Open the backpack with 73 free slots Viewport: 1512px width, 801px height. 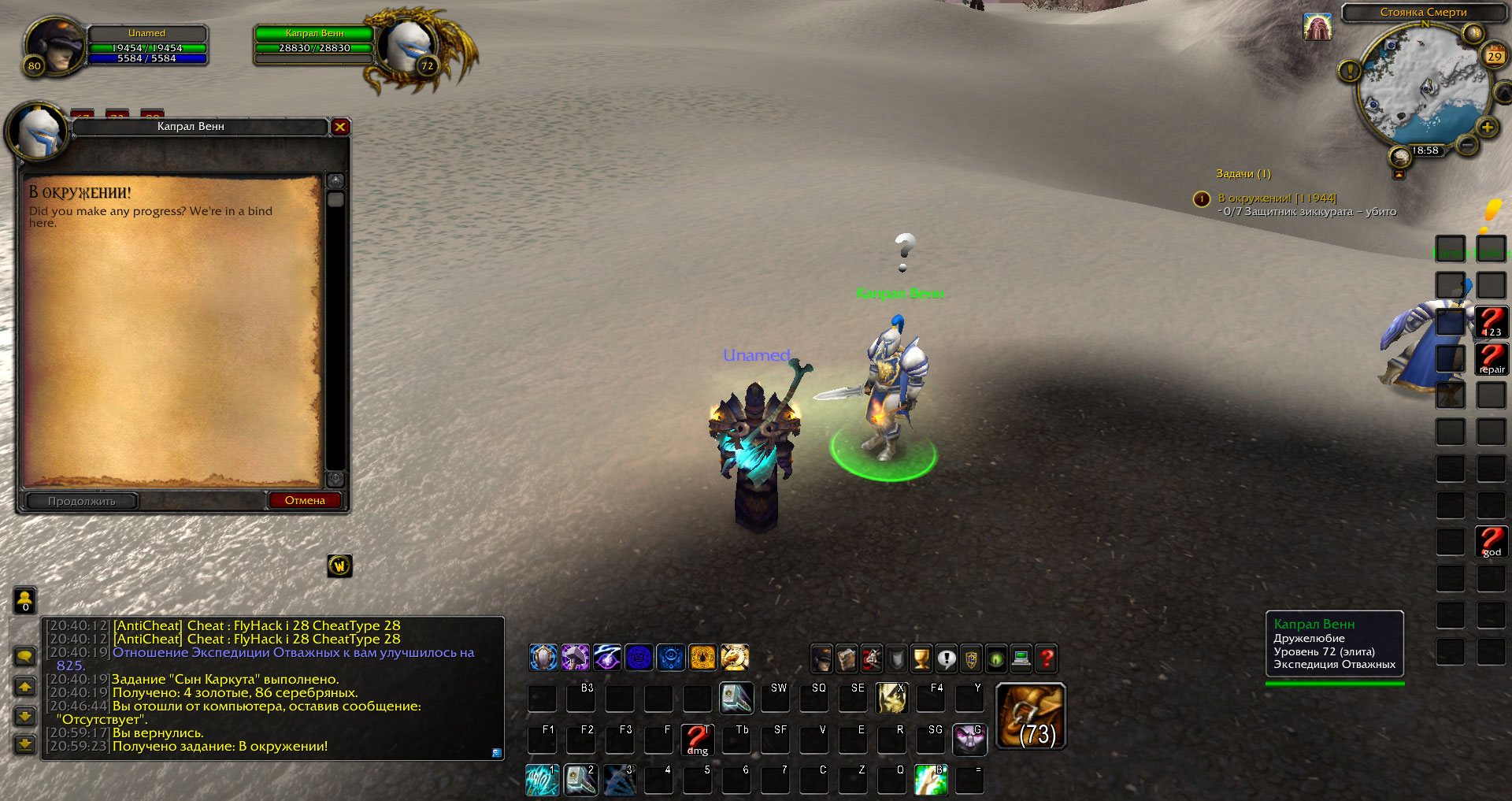(1031, 716)
